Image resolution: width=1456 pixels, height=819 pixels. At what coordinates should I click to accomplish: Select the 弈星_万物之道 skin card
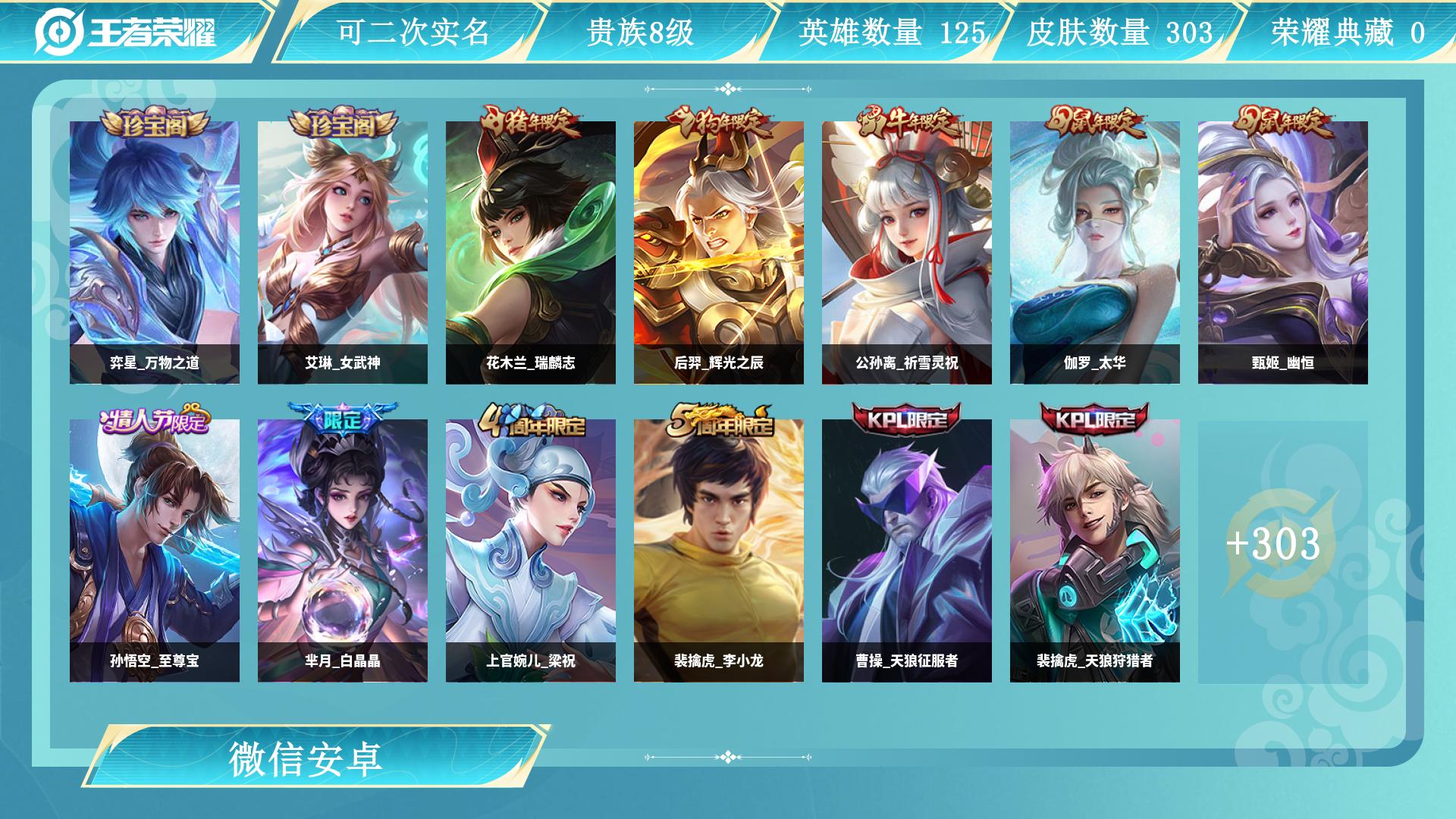tap(155, 253)
